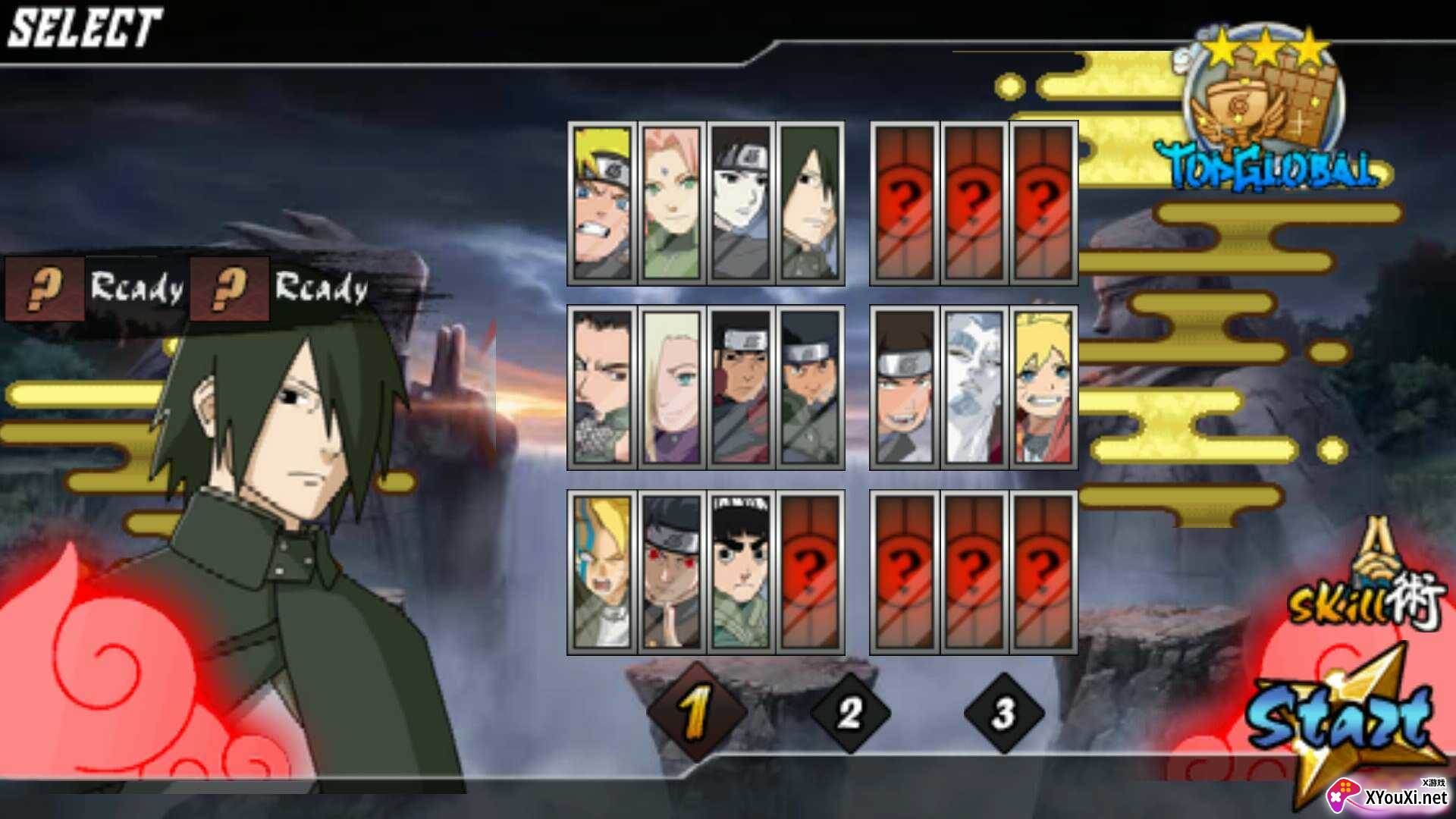Choose the pink-haired Sakura portrait
Screen dimensions: 1456x819
tap(671, 203)
